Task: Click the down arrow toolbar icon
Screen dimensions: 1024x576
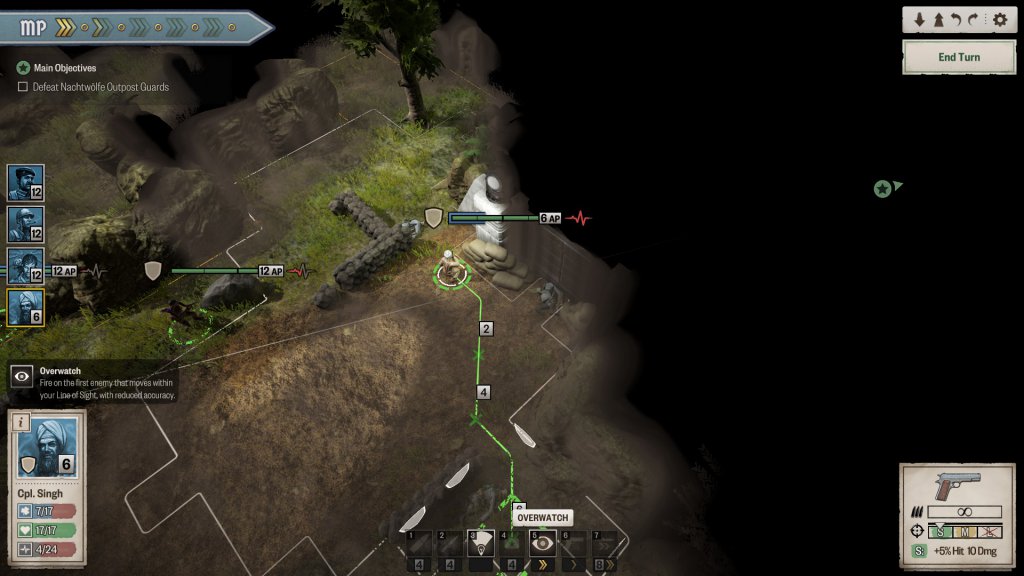Action: [920, 19]
